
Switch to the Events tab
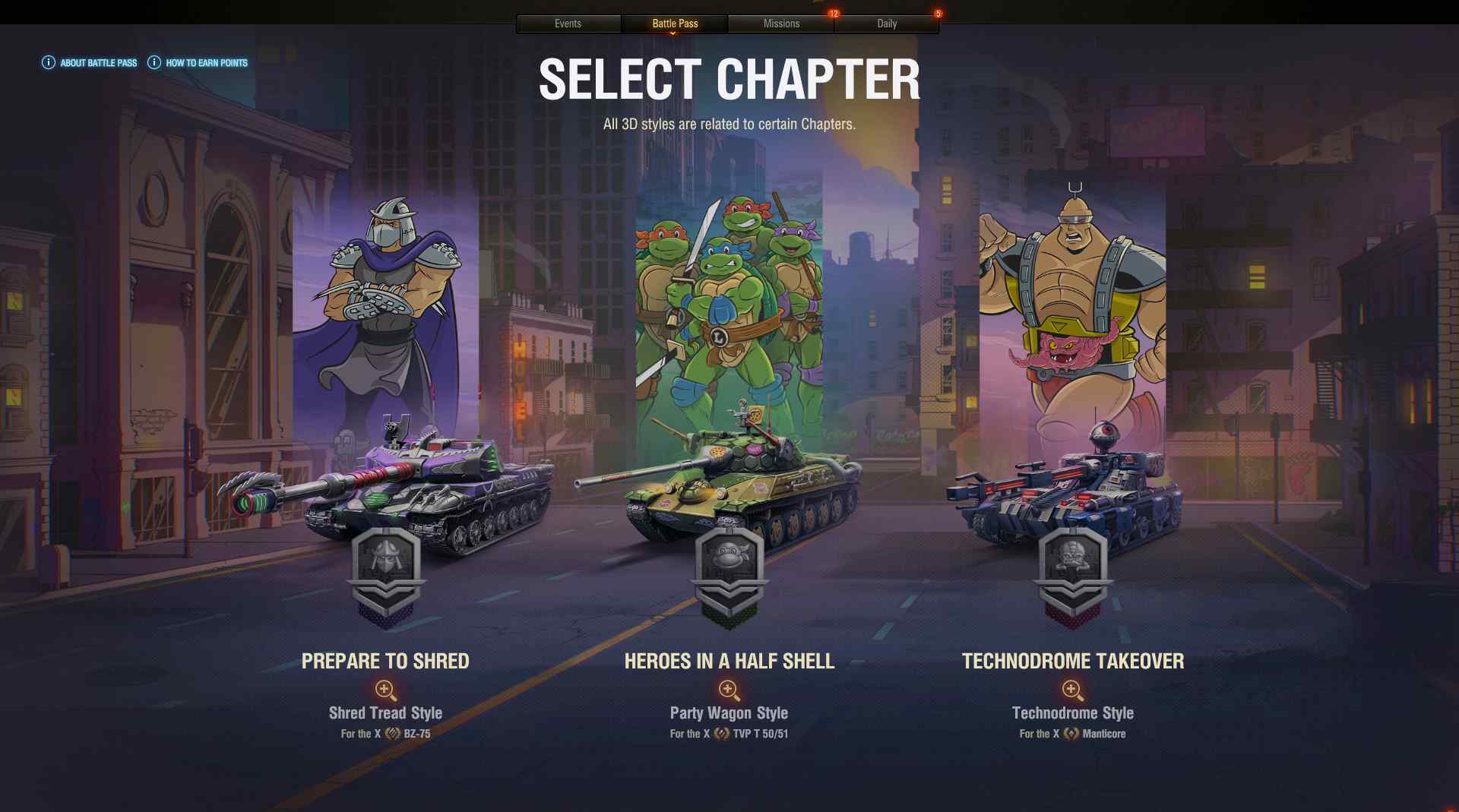568,24
